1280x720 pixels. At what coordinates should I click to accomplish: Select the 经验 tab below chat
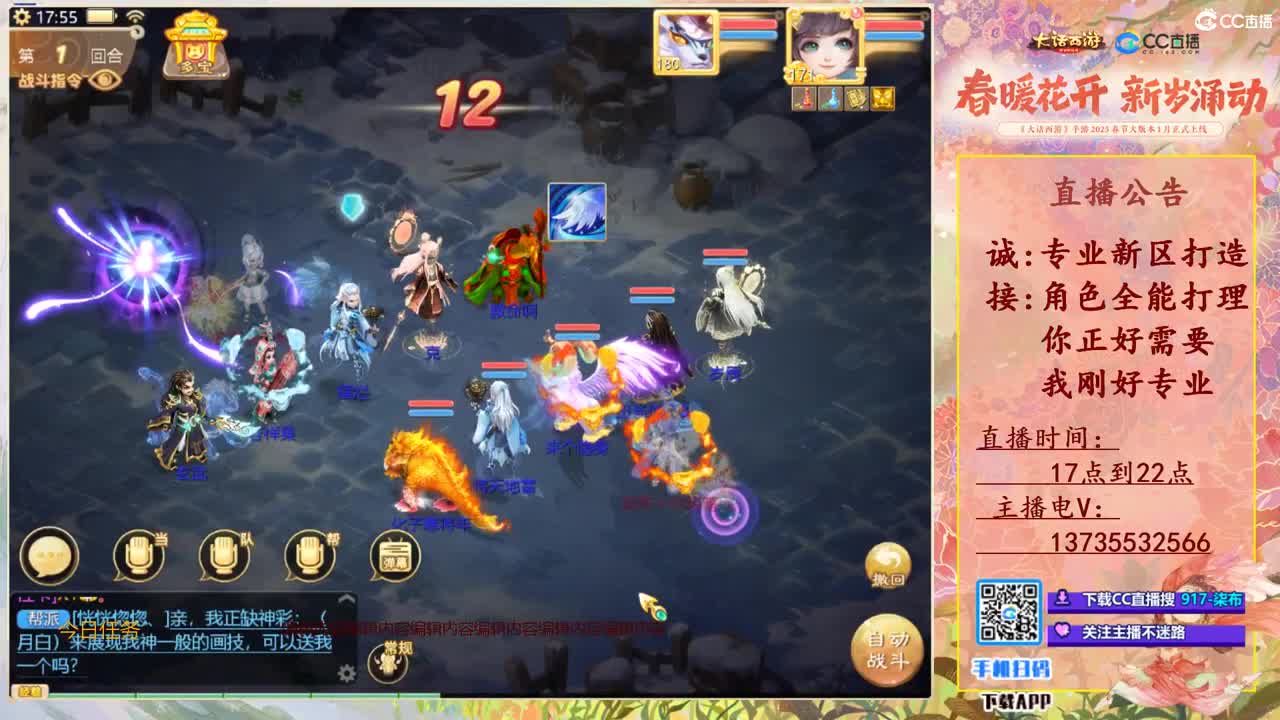32,690
